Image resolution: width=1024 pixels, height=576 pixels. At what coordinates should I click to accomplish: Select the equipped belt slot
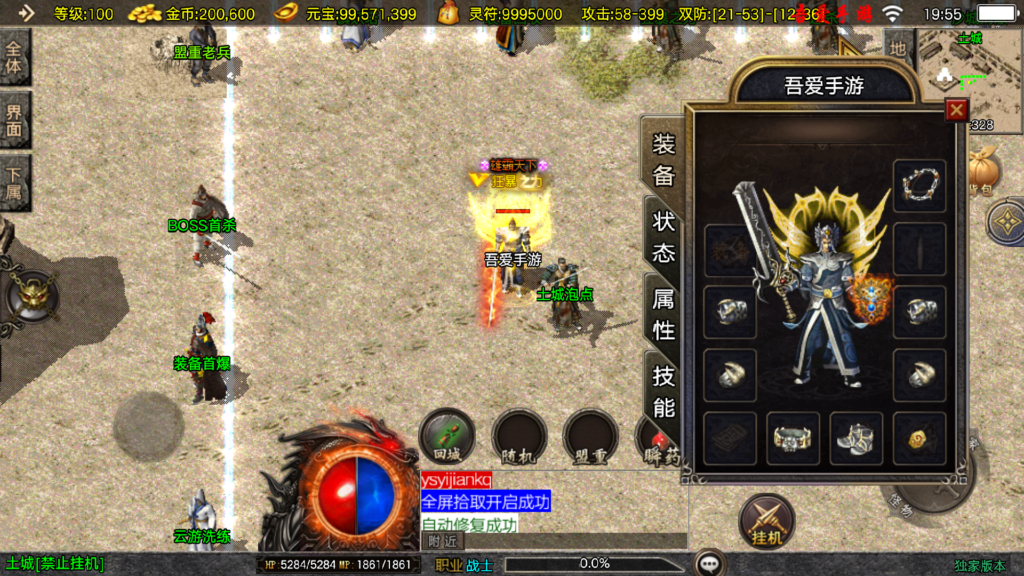pos(793,438)
